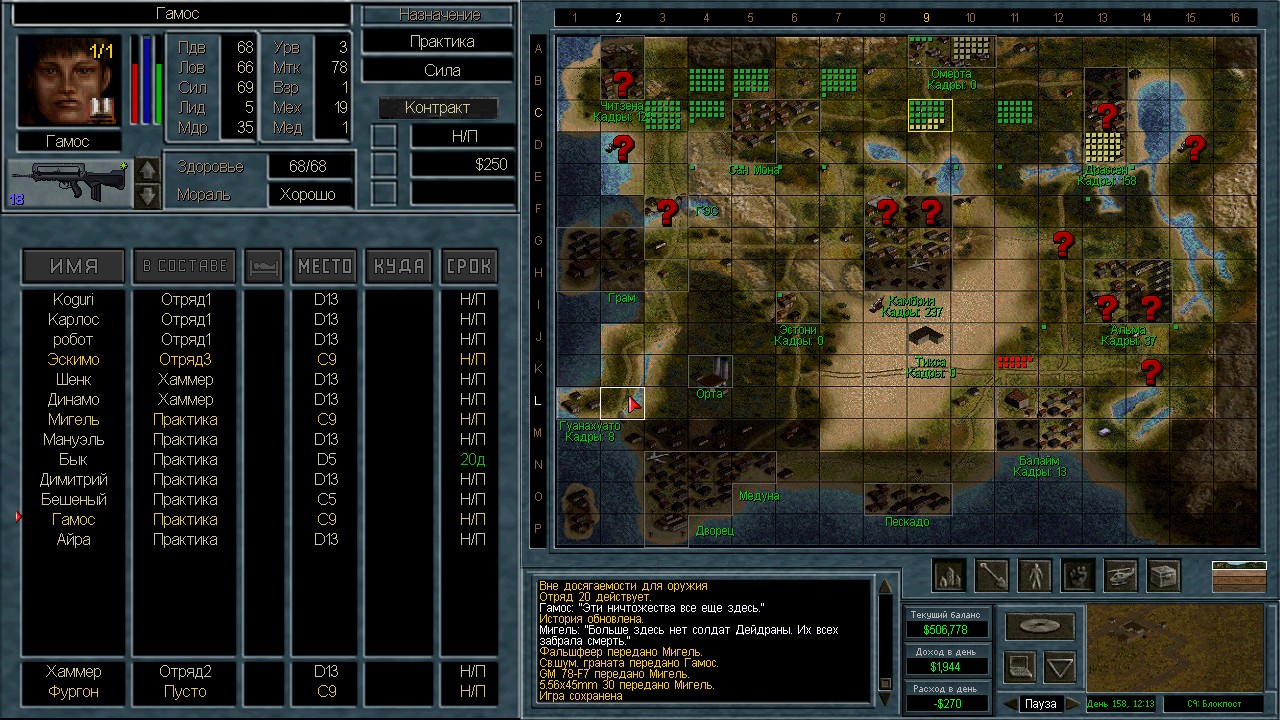This screenshot has width=1280, height=720.
Task: Open the laptop computer
Action: tap(1019, 665)
